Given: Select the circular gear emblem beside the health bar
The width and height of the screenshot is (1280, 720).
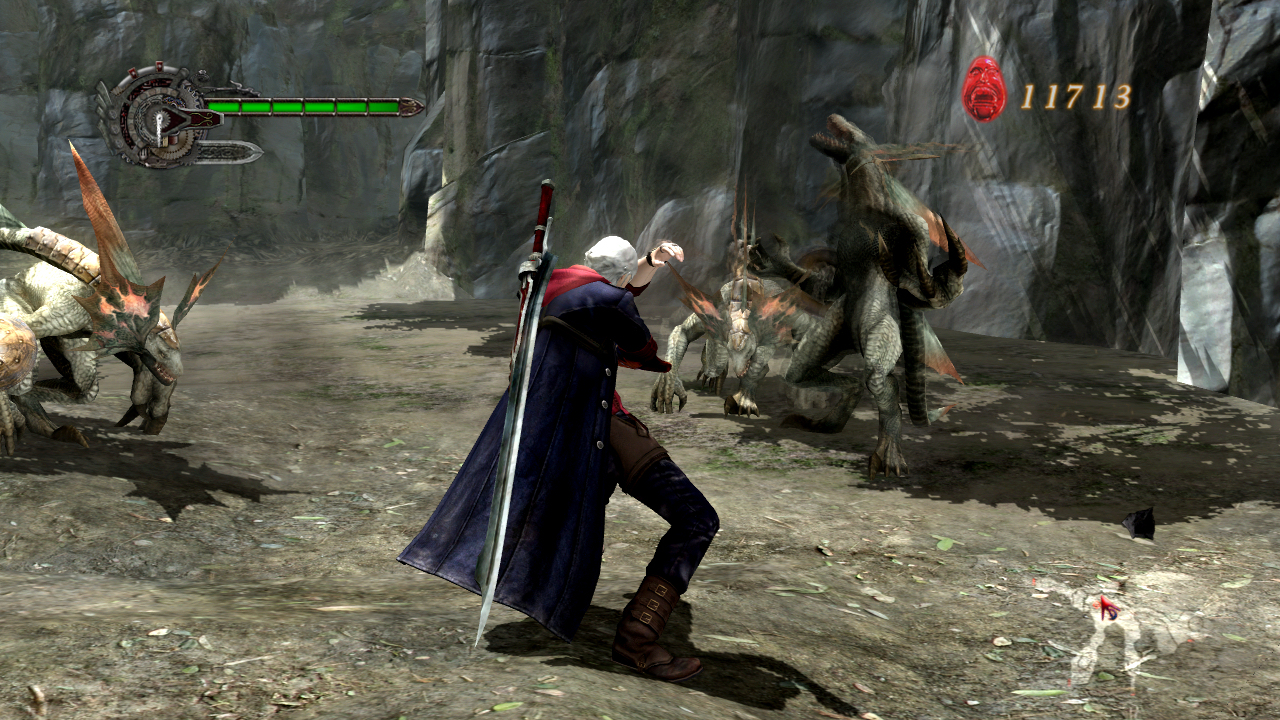Looking at the screenshot, I should [x=155, y=118].
